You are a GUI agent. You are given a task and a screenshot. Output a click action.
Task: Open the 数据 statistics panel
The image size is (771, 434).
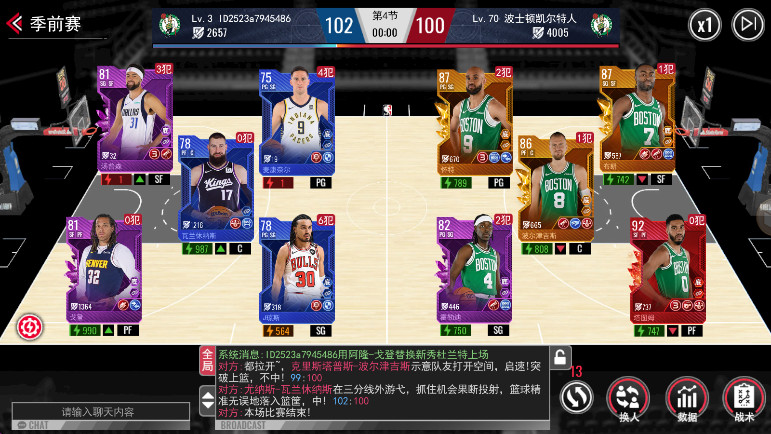click(686, 397)
